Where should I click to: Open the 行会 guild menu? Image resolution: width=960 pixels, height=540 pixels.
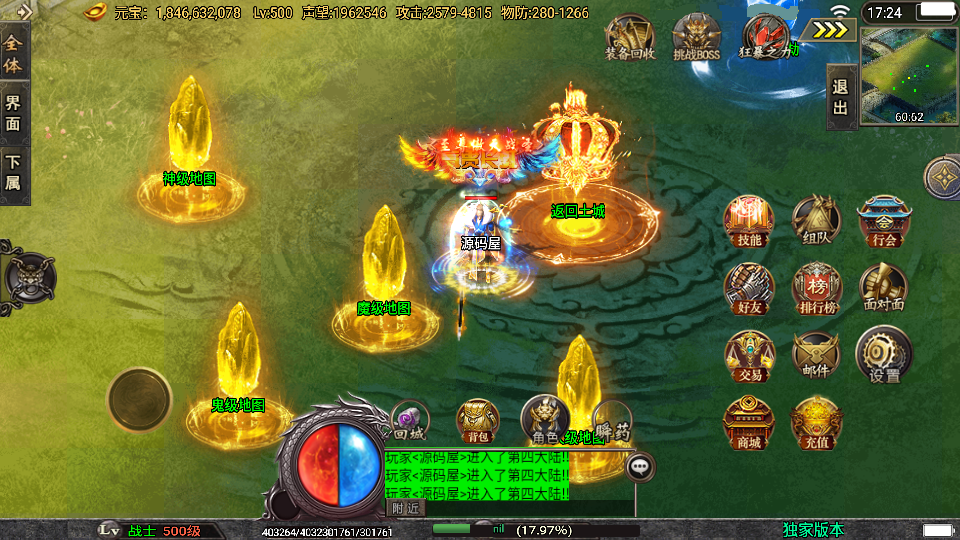click(x=884, y=220)
